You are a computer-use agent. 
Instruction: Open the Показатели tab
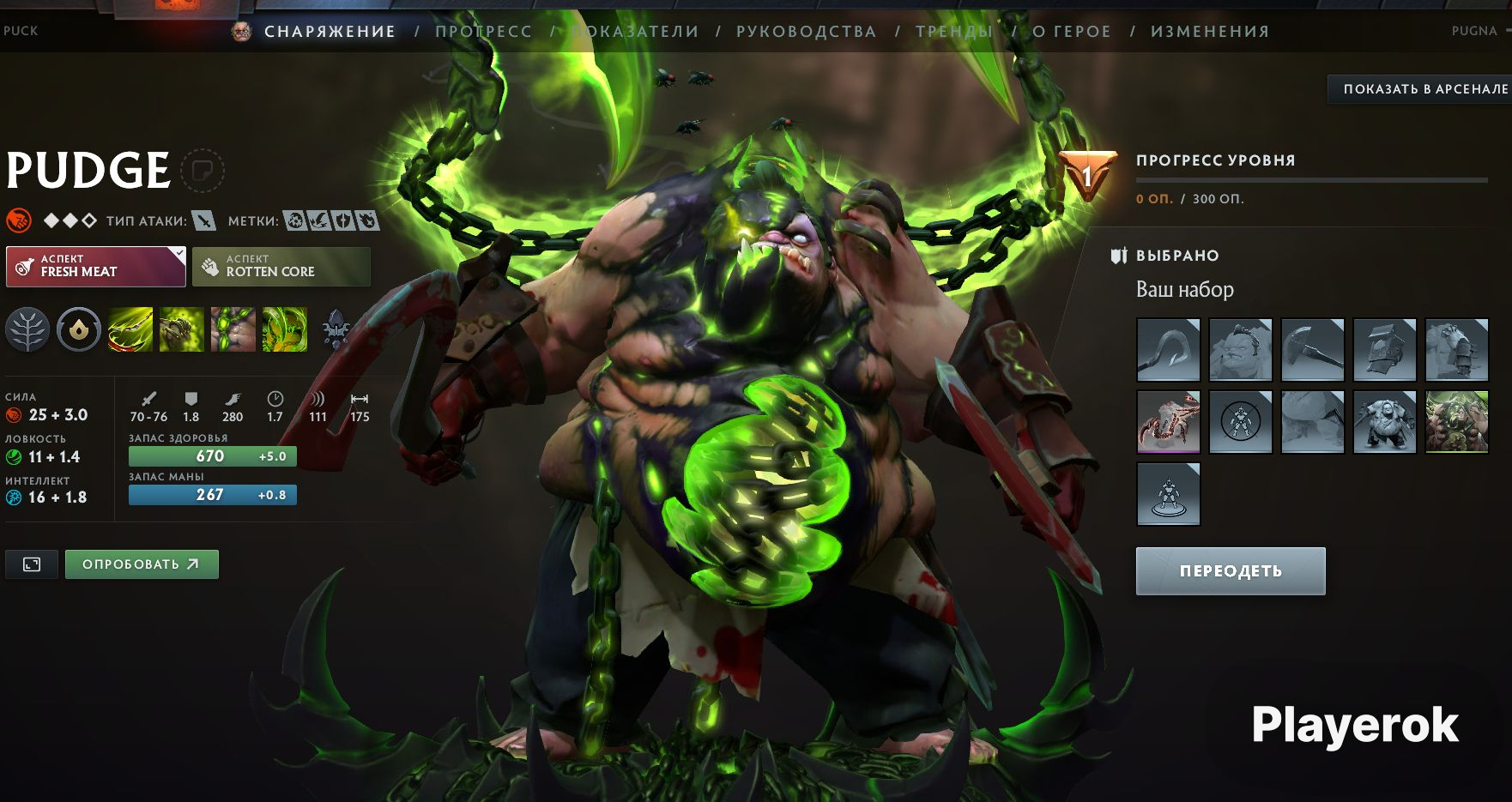tap(636, 32)
